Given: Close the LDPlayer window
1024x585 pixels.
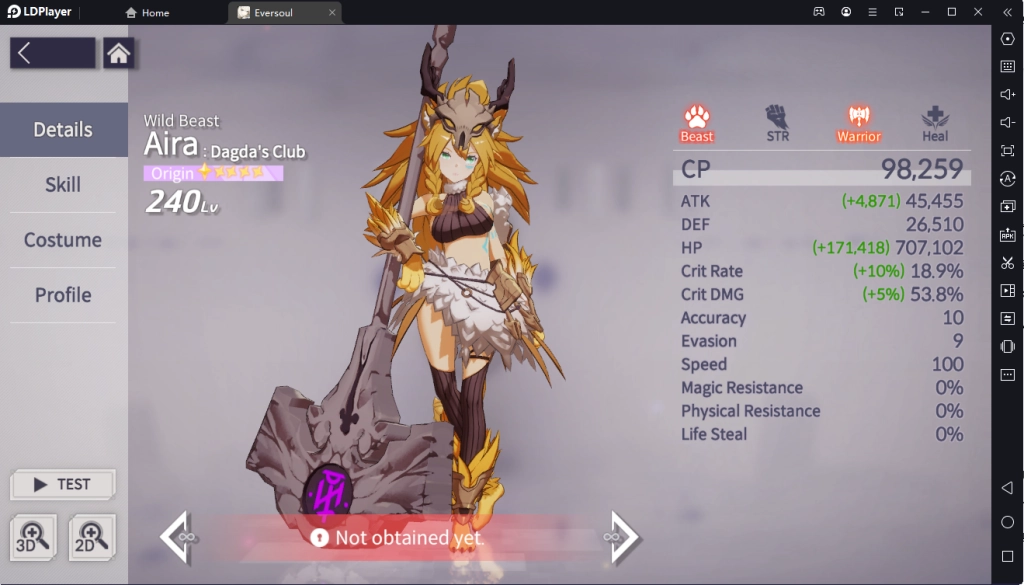Looking at the screenshot, I should (978, 12).
